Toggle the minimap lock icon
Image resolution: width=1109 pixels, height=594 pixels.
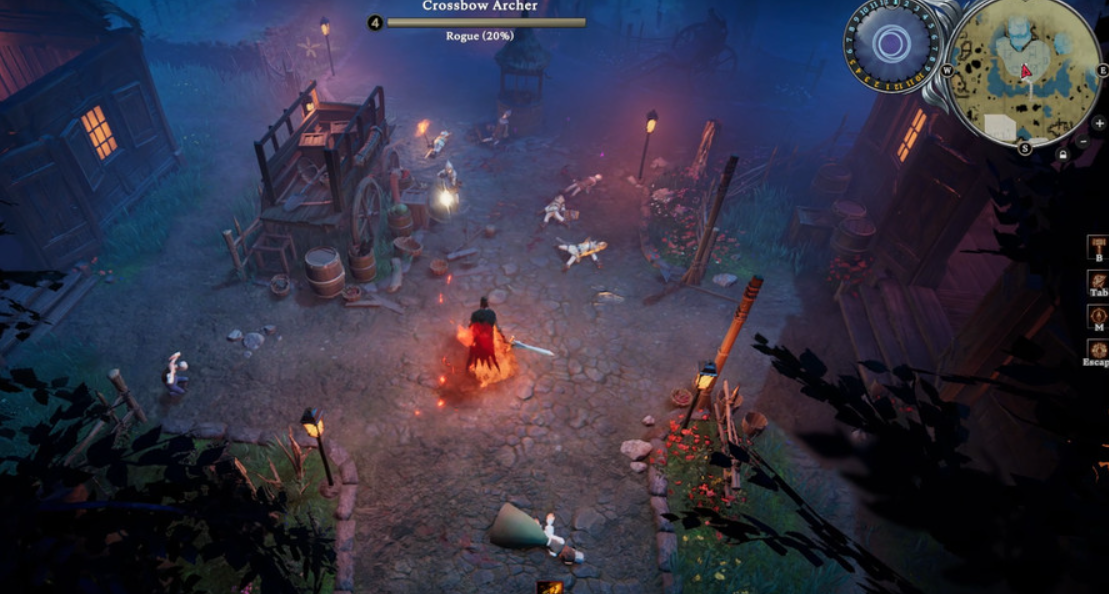click(x=1063, y=155)
